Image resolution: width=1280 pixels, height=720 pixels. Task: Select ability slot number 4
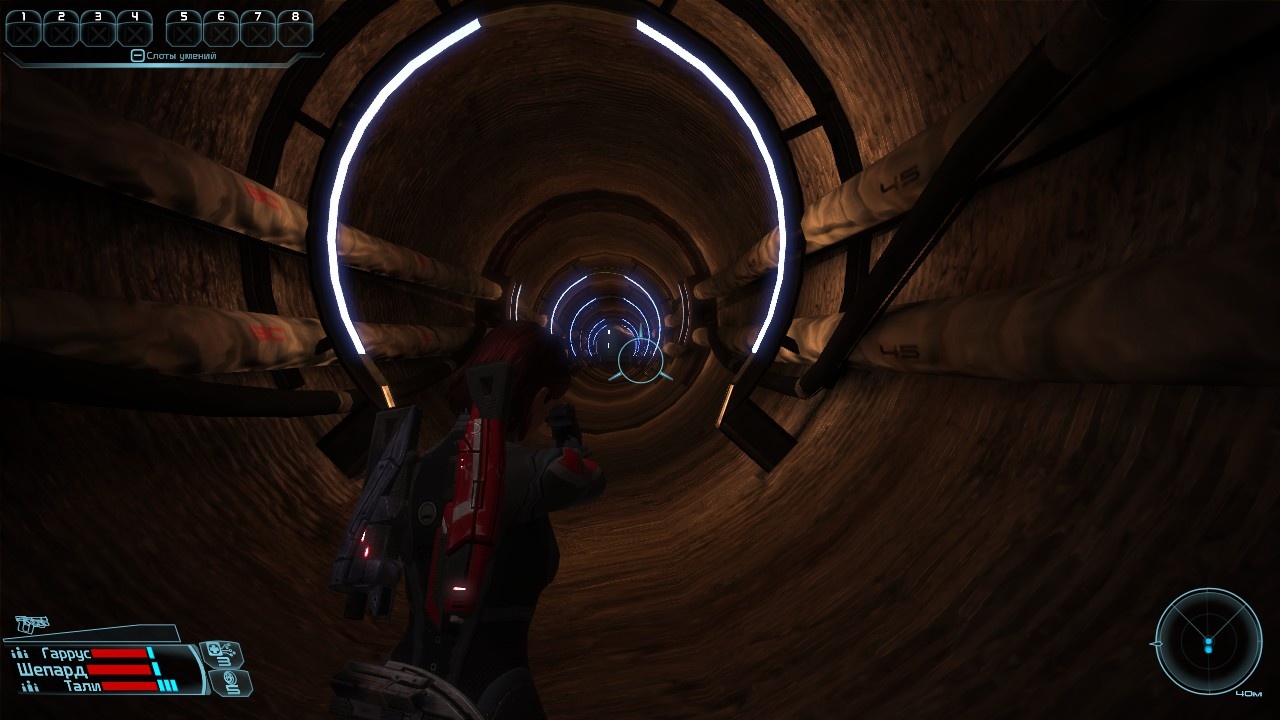coord(135,30)
